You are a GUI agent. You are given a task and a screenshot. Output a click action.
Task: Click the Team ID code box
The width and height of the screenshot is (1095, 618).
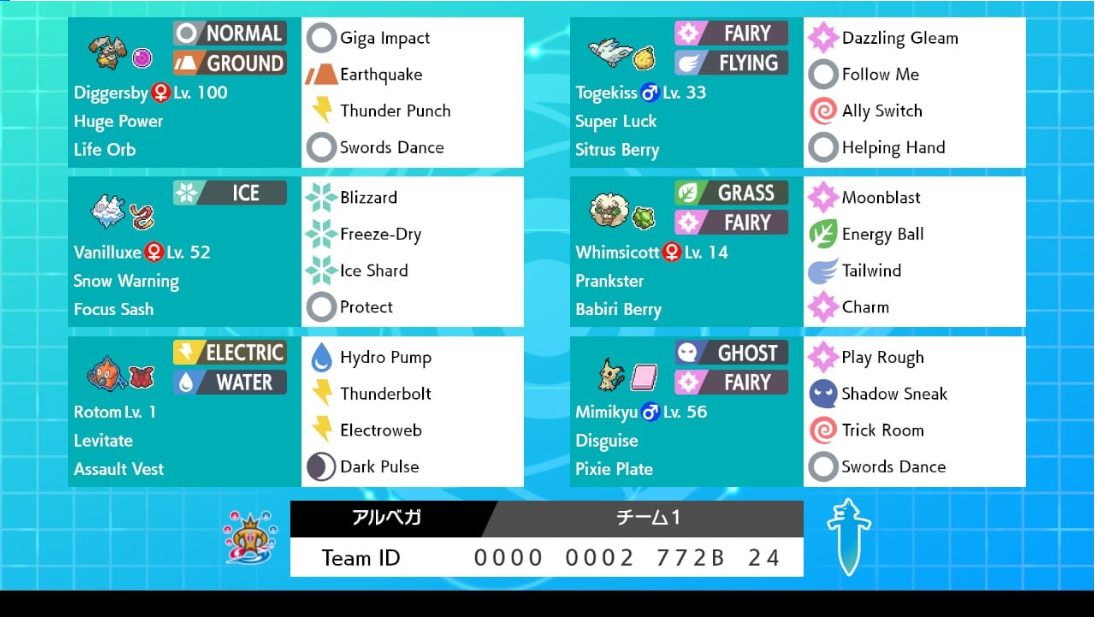[546, 557]
